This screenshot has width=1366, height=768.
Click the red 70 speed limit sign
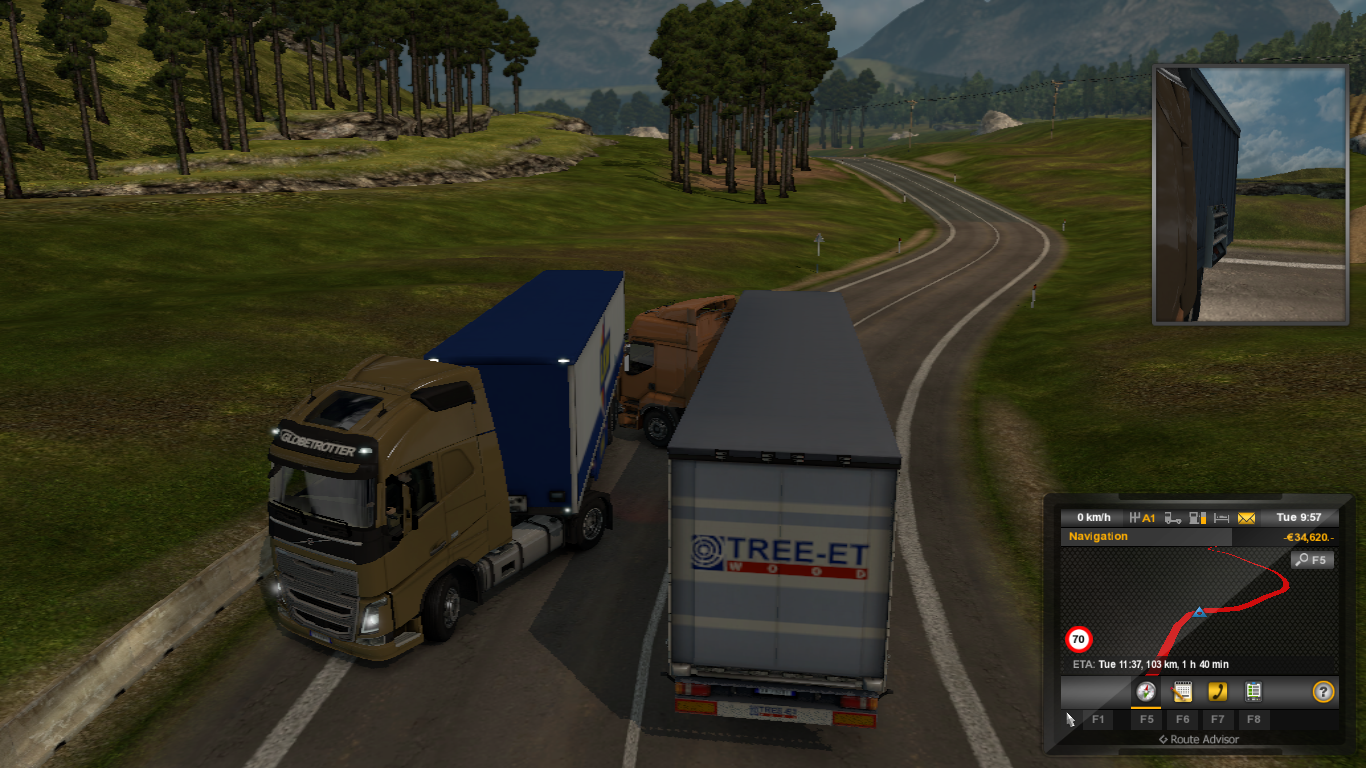tap(1080, 638)
